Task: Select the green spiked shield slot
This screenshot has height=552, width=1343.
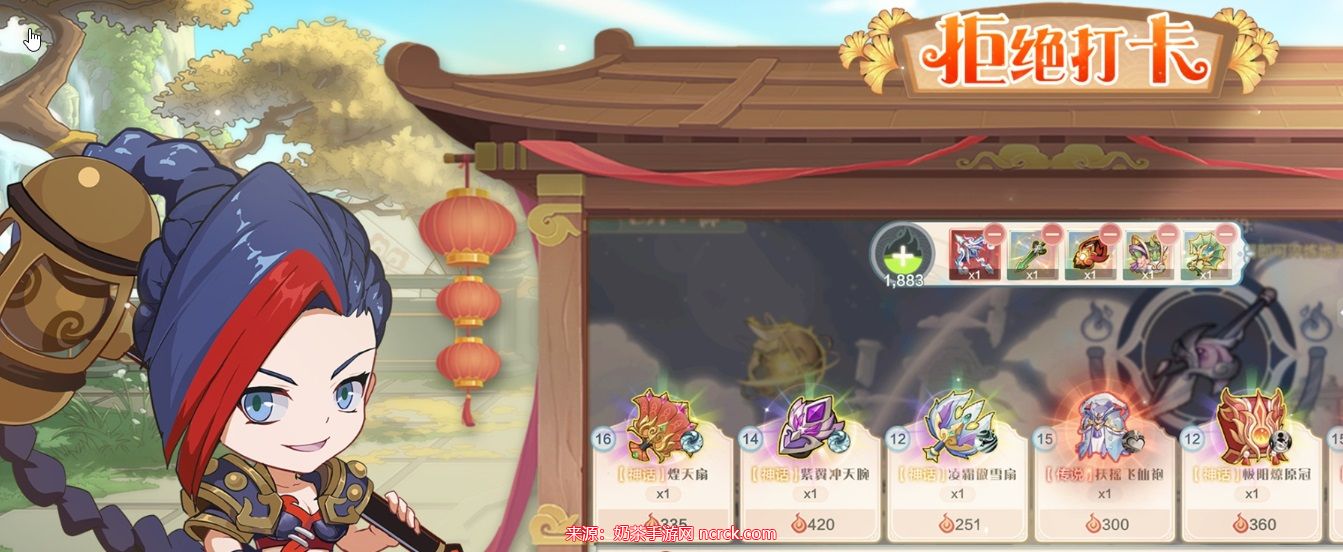Action: click(1205, 255)
